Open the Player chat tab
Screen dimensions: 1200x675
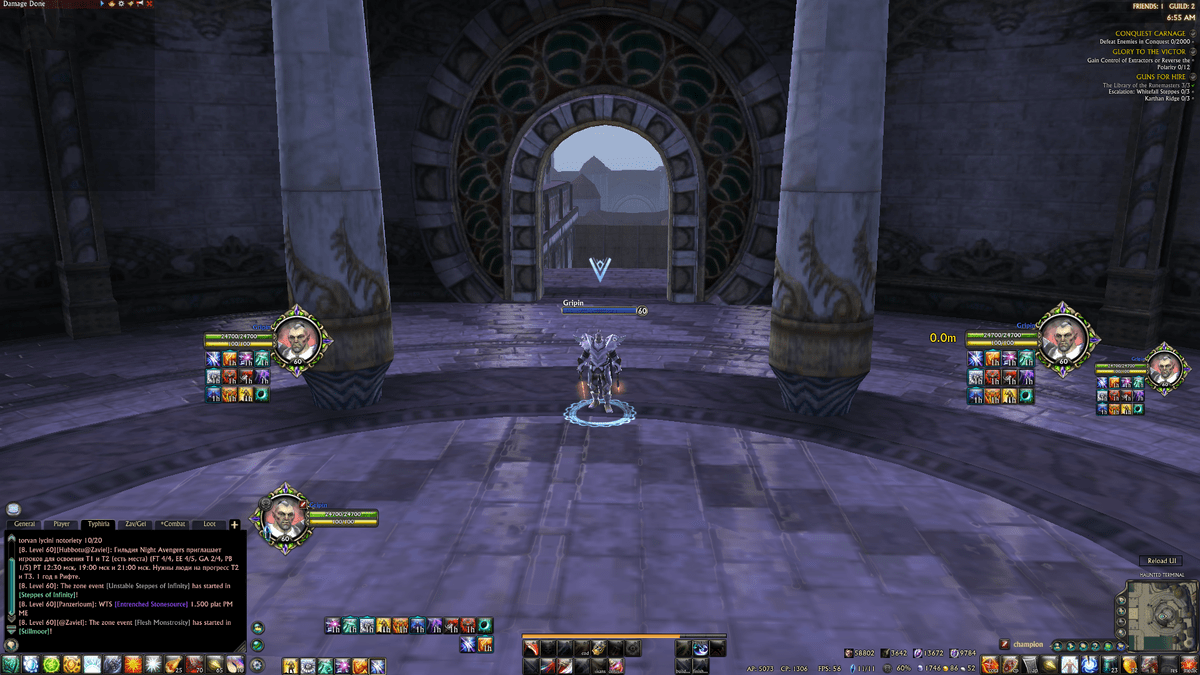pyautogui.click(x=61, y=524)
